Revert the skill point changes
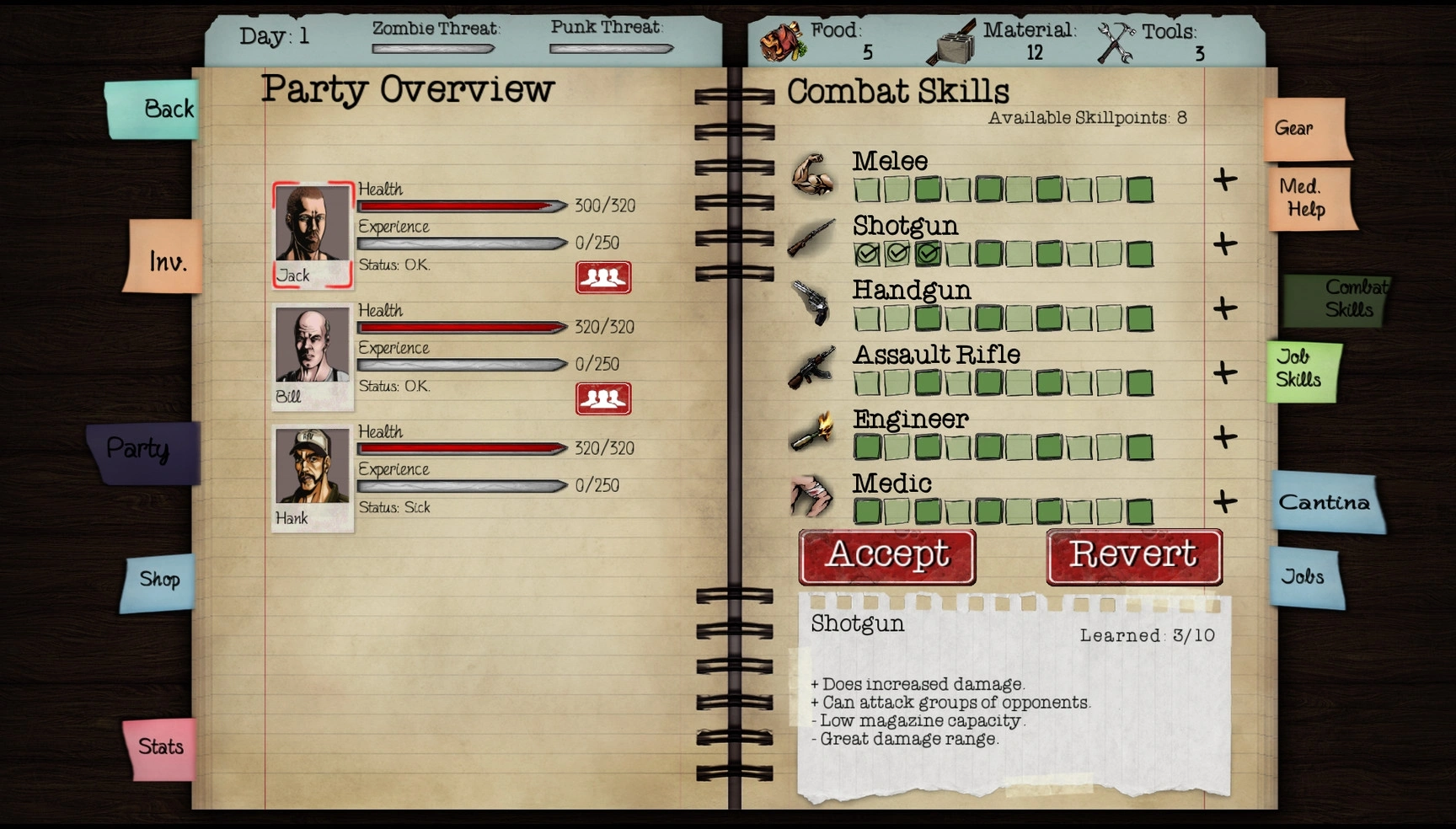 [1133, 557]
